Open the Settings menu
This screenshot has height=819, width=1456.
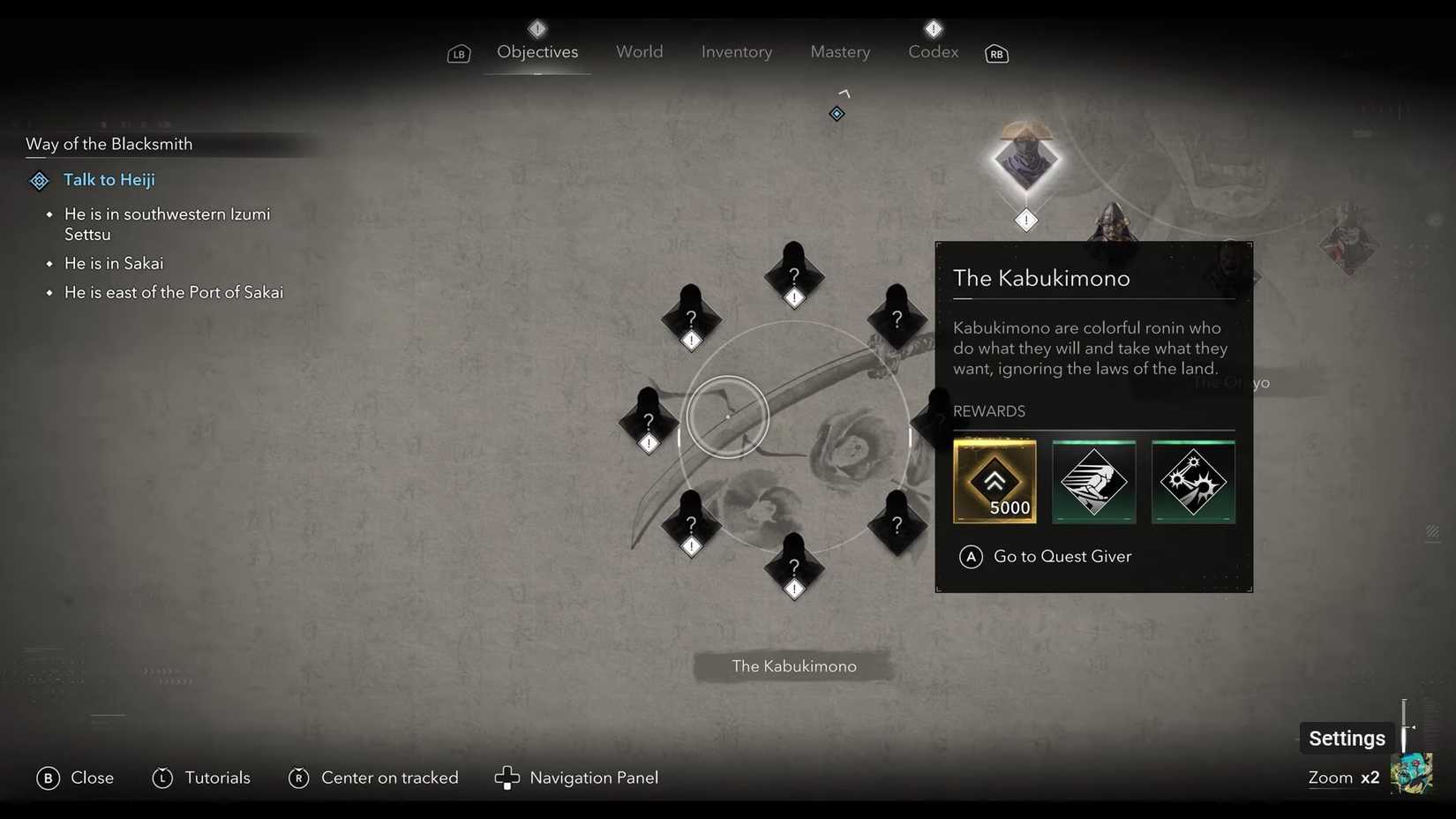coord(1346,738)
